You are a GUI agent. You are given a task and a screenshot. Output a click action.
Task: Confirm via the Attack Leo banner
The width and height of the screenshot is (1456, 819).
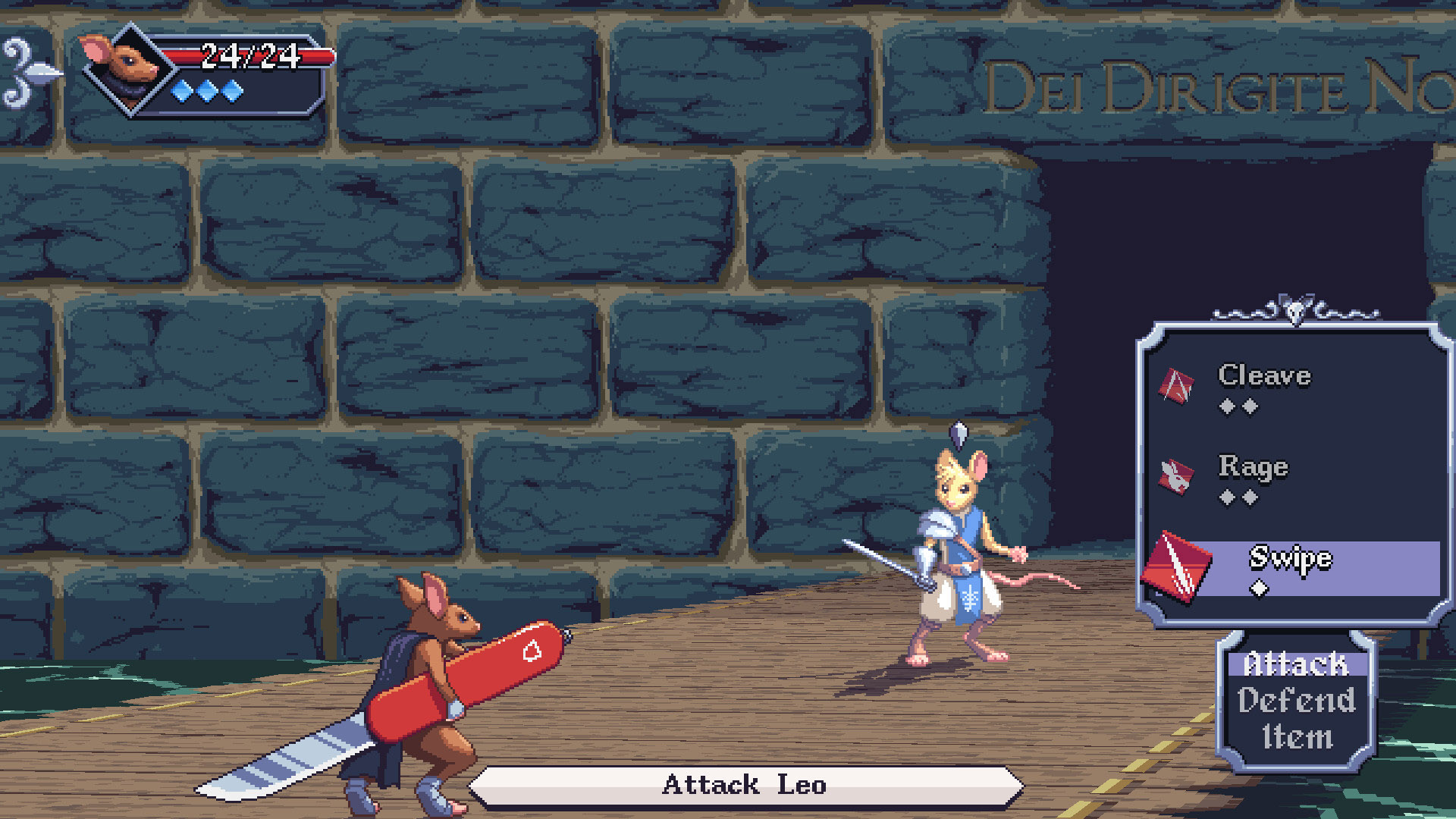click(745, 786)
